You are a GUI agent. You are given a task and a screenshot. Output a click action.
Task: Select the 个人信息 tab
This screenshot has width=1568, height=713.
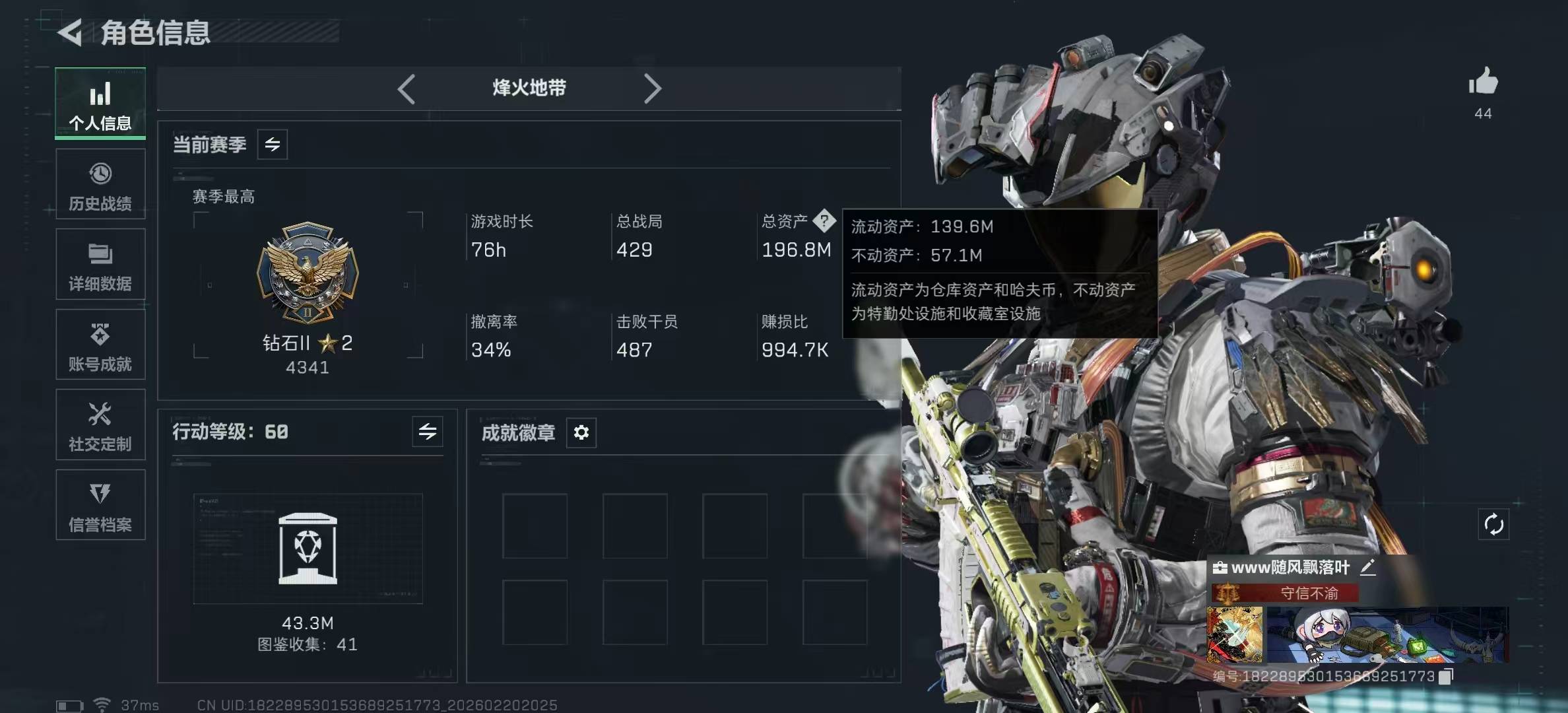[x=100, y=104]
